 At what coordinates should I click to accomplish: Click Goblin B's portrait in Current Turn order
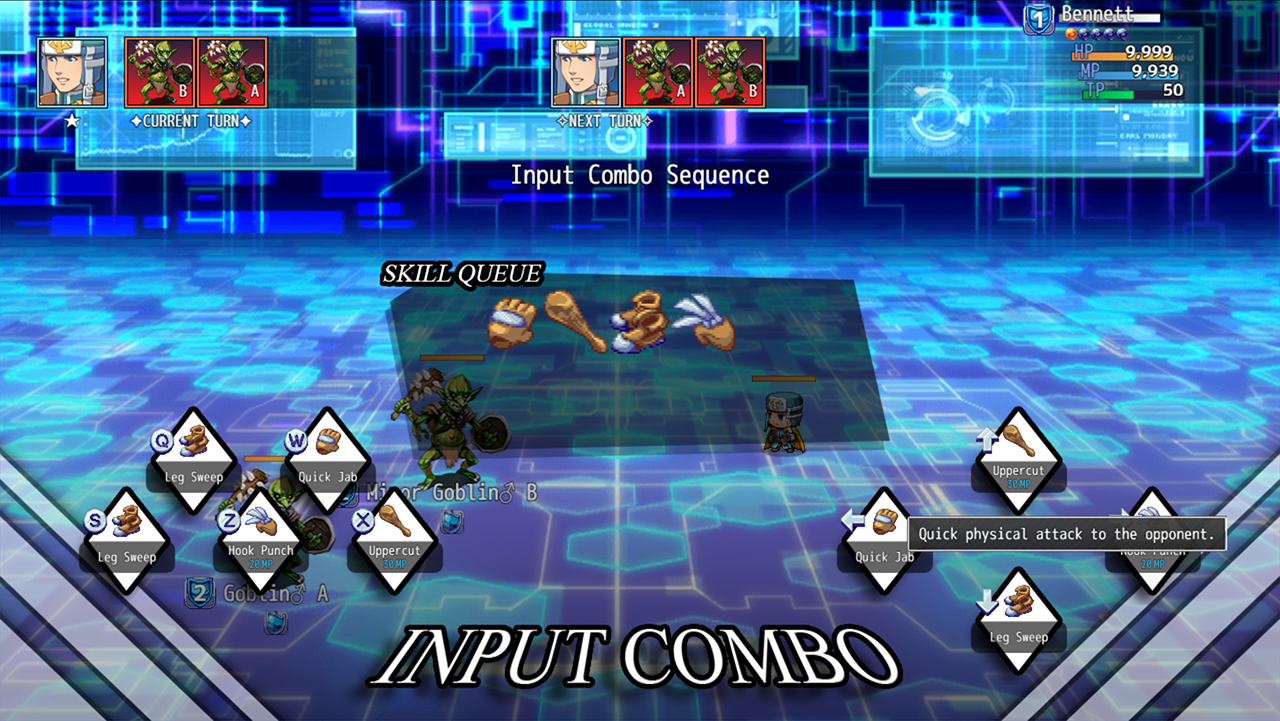pos(160,71)
